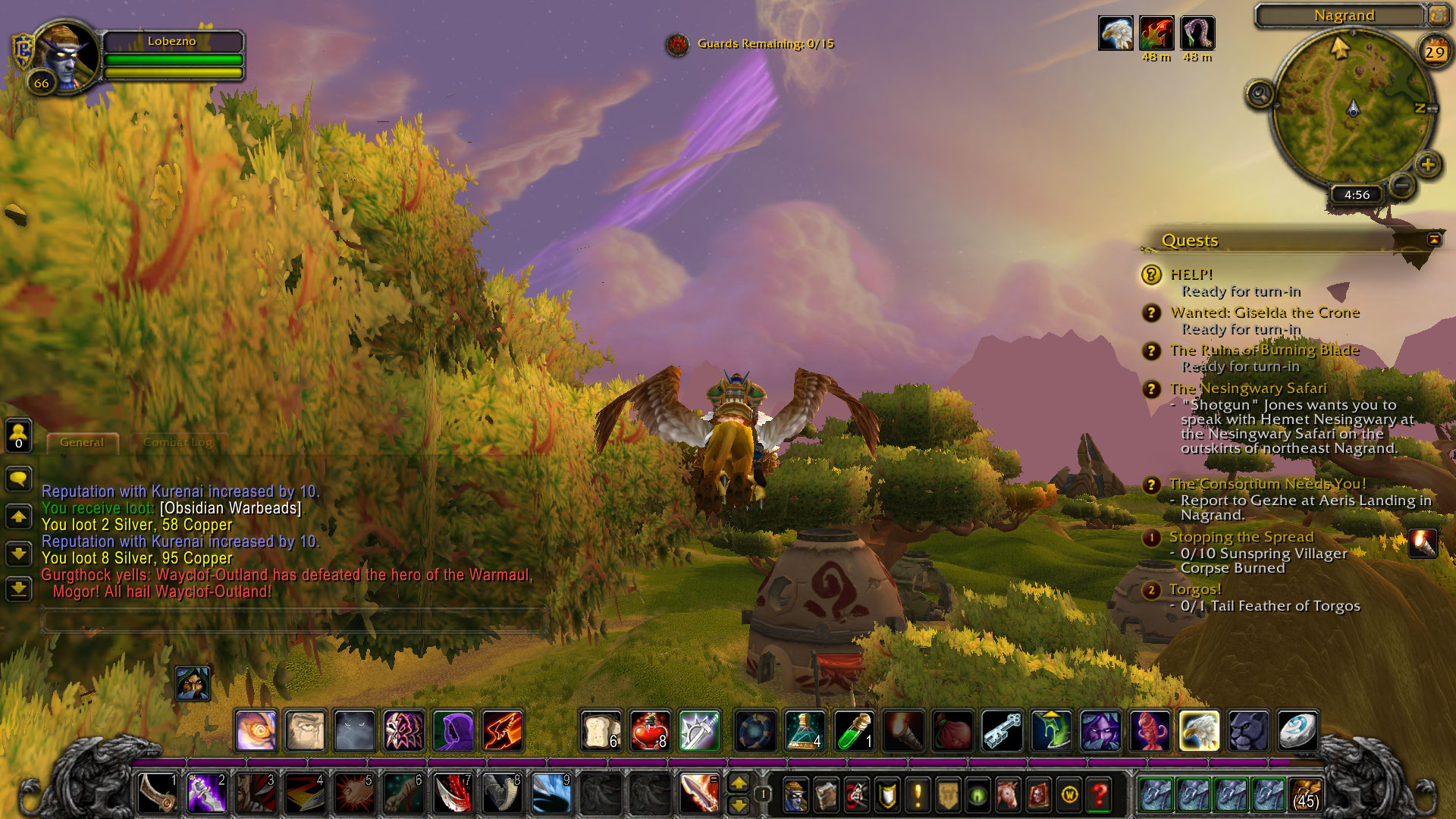Select the Wanted: Giselda the Crone quest
The width and height of the screenshot is (1456, 819).
click(x=1264, y=312)
